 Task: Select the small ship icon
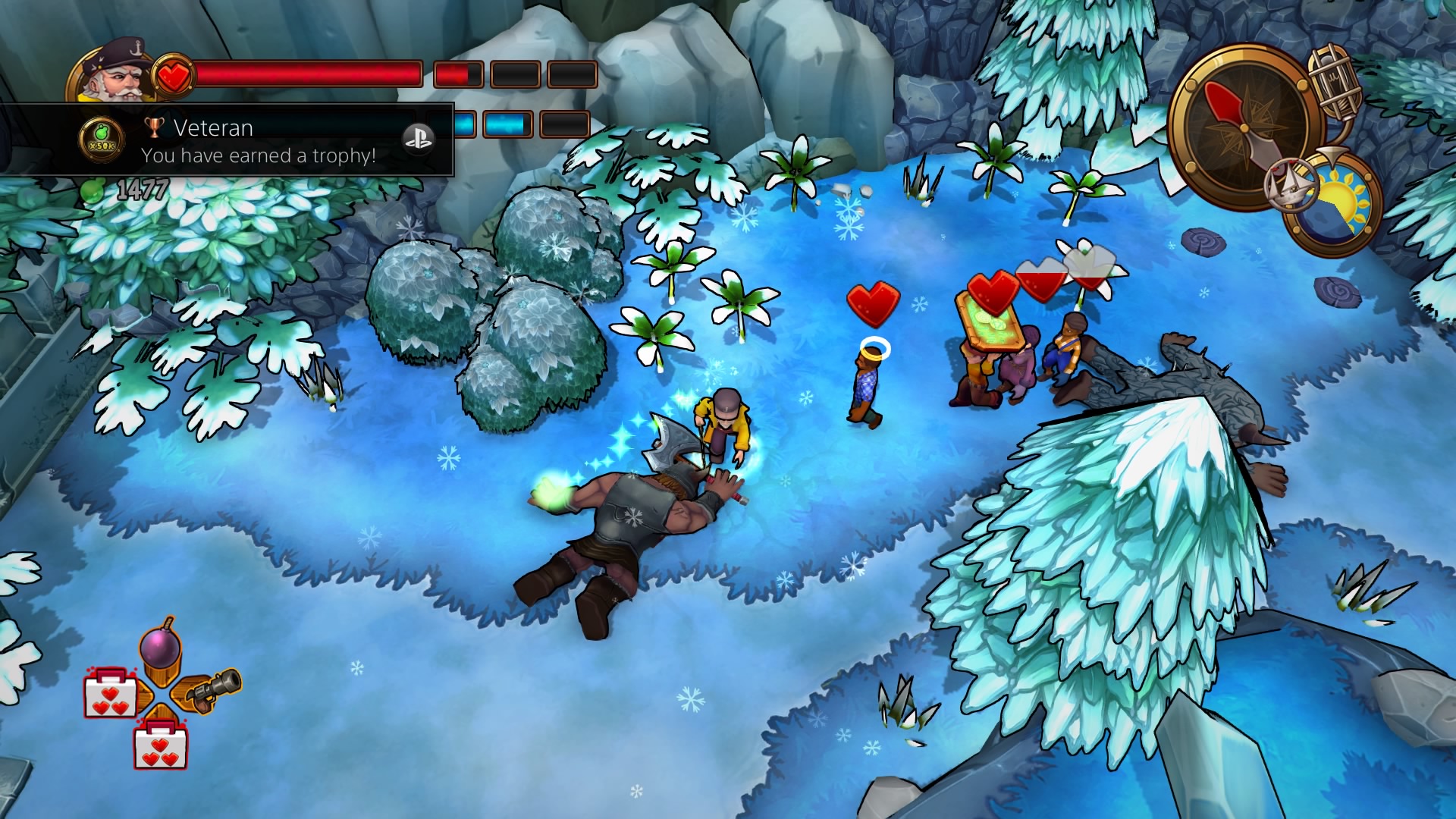1291,184
